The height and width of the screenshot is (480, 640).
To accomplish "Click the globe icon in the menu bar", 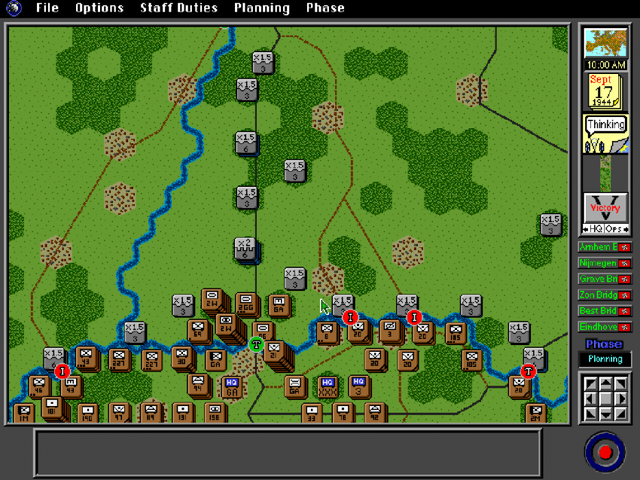I will point(14,8).
